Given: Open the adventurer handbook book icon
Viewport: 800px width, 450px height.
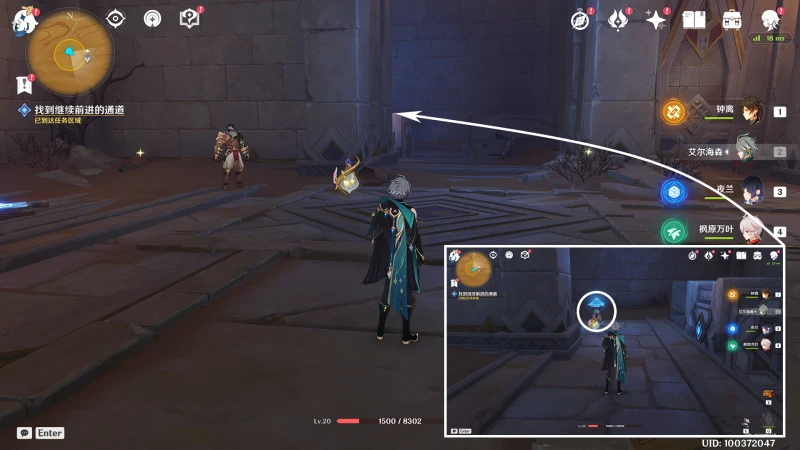Looking at the screenshot, I should click(x=694, y=19).
